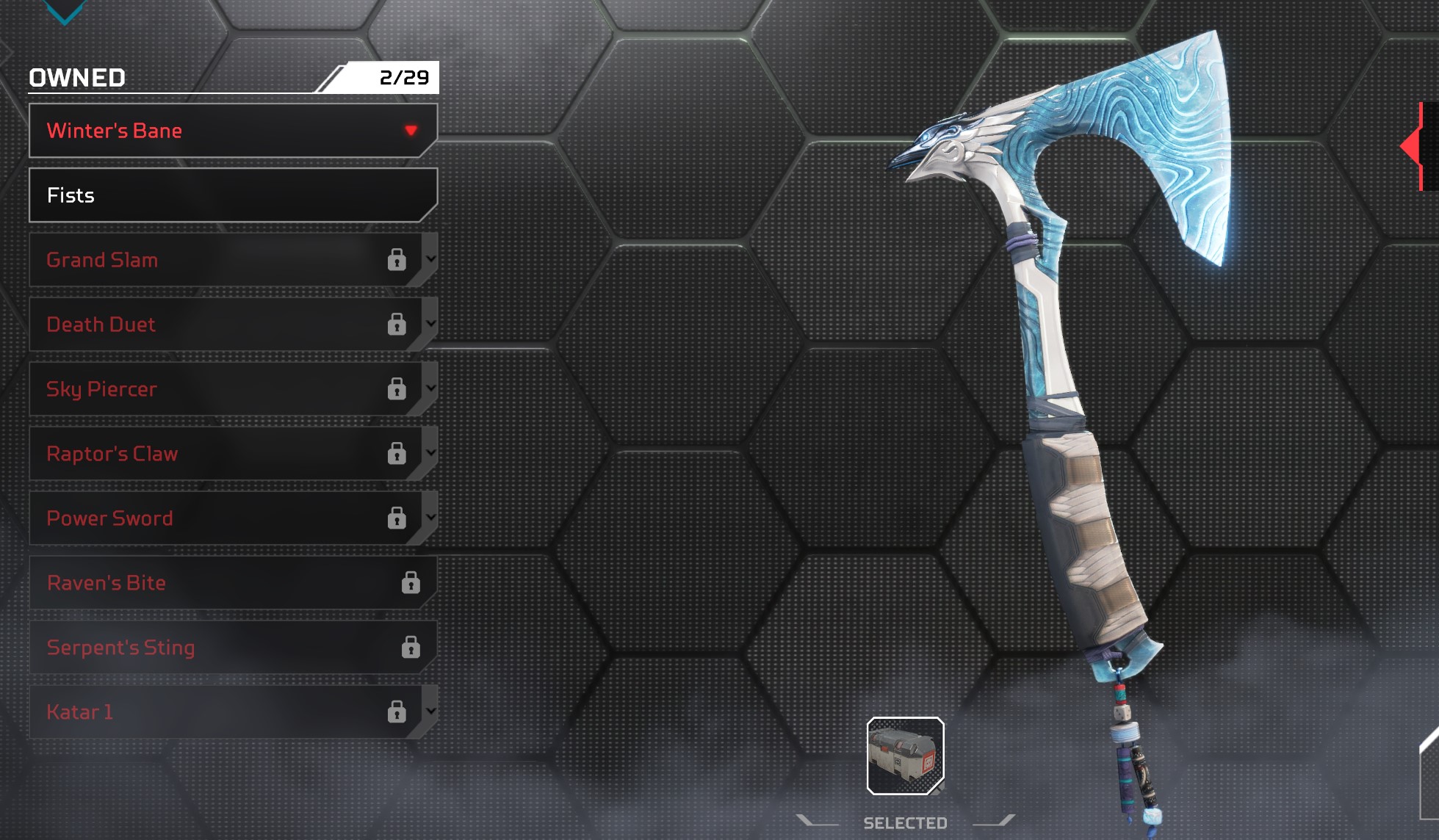Expand the Power Sword variants arrow
The image size is (1439, 840).
point(431,518)
